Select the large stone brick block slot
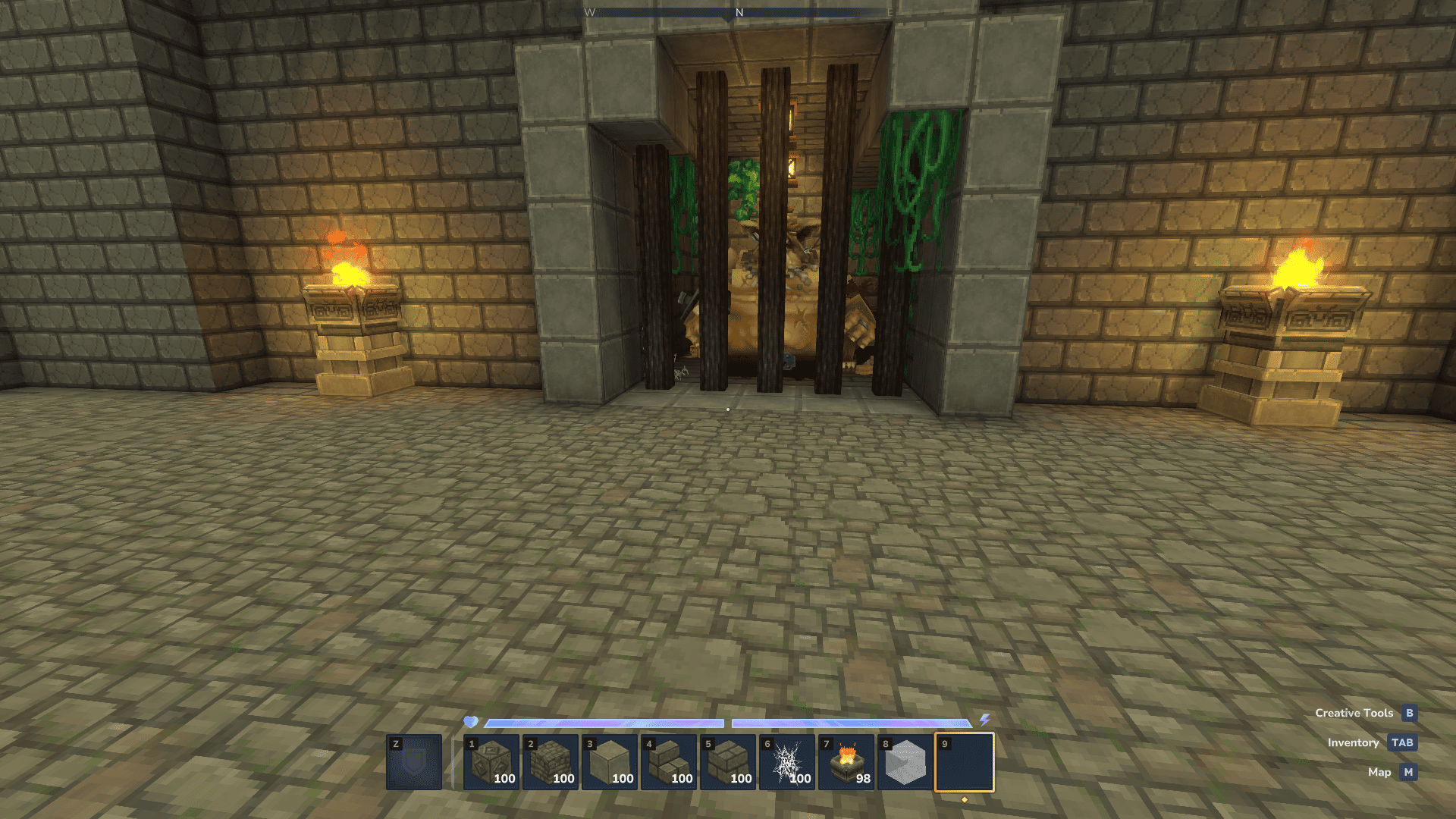This screenshot has width=1456, height=819. [x=727, y=762]
